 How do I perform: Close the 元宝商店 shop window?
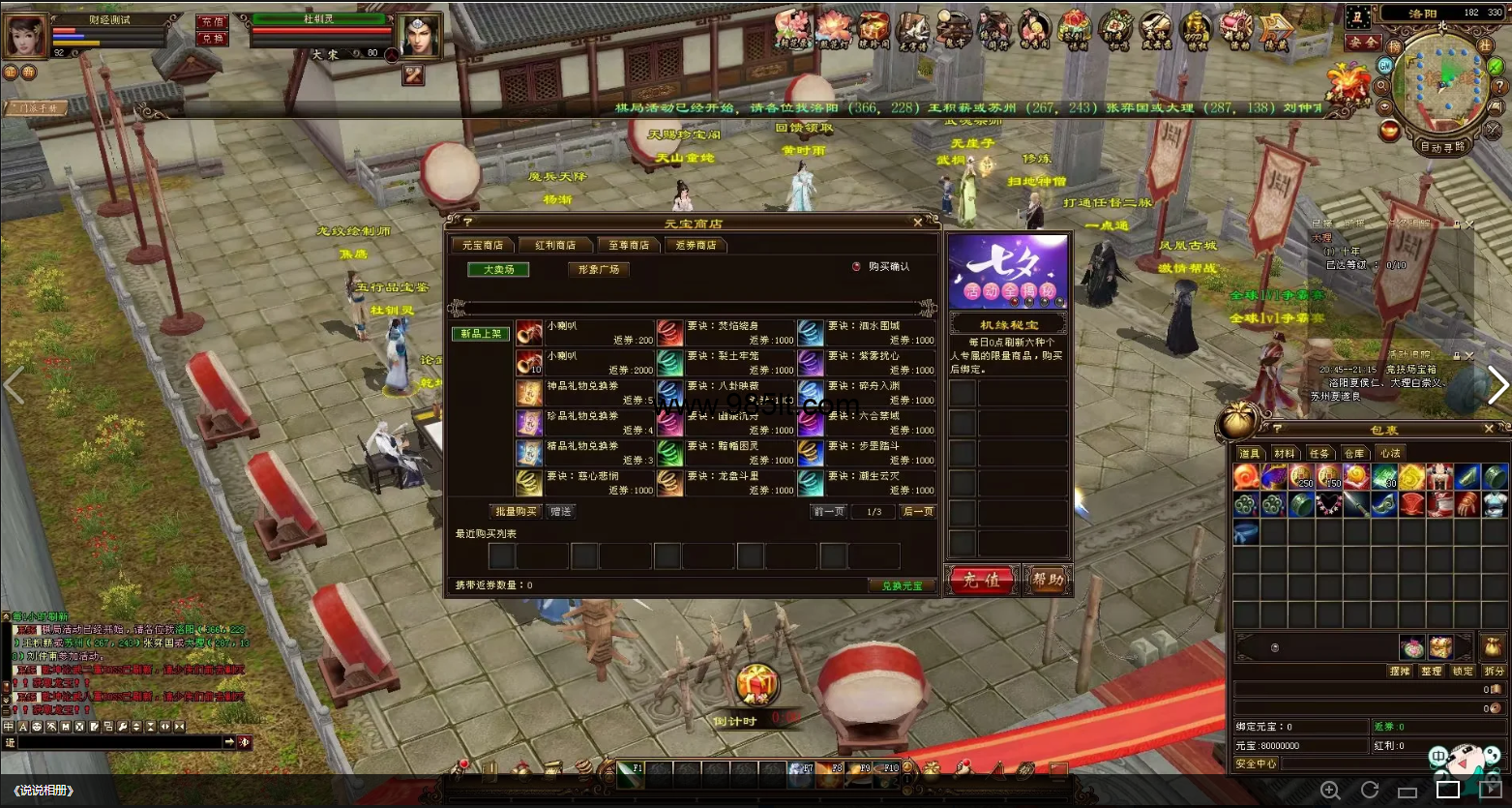pos(917,223)
